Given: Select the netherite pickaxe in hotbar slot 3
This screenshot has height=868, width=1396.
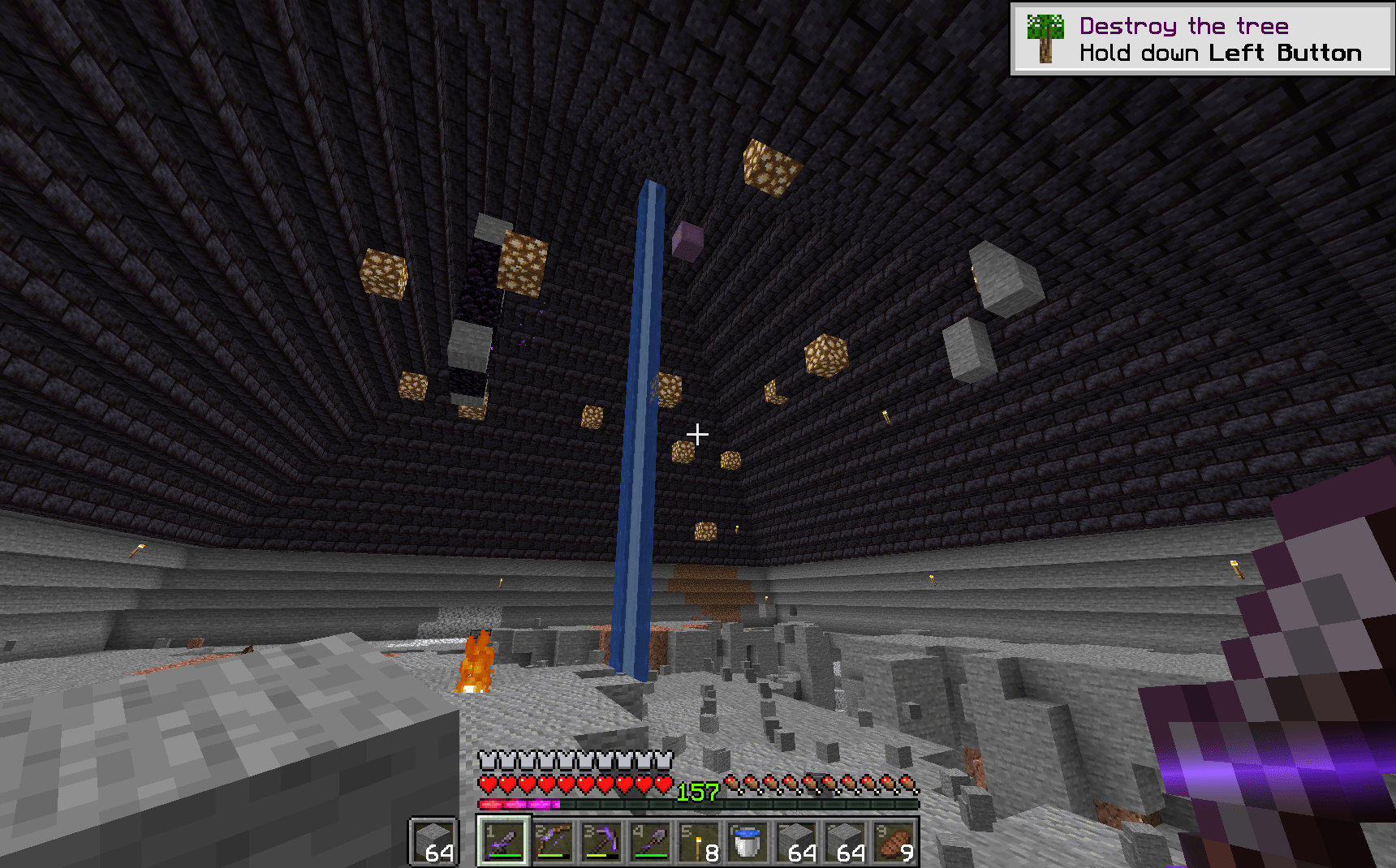Looking at the screenshot, I should tap(603, 842).
